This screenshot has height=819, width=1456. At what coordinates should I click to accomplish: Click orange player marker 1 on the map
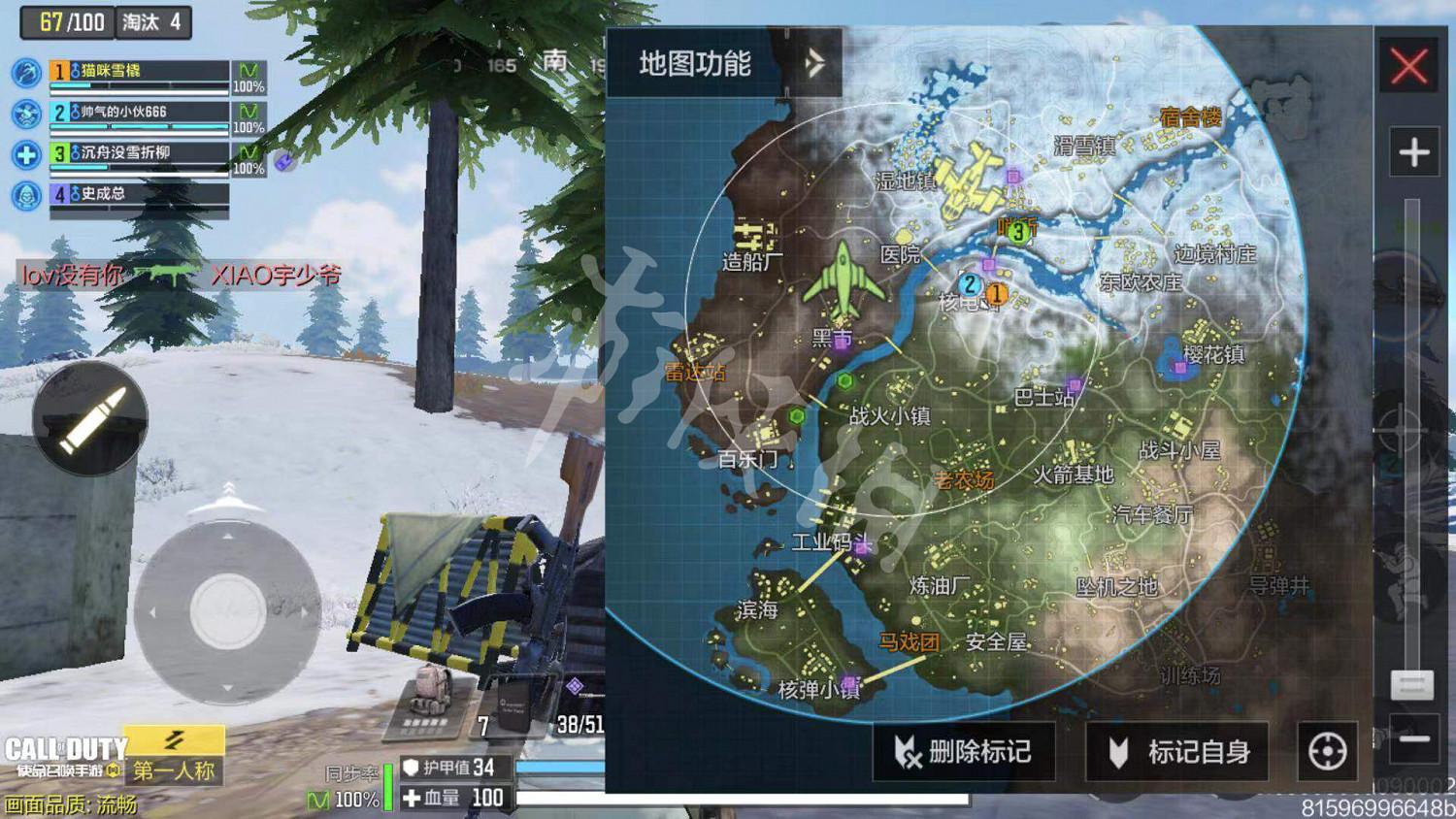coord(996,292)
